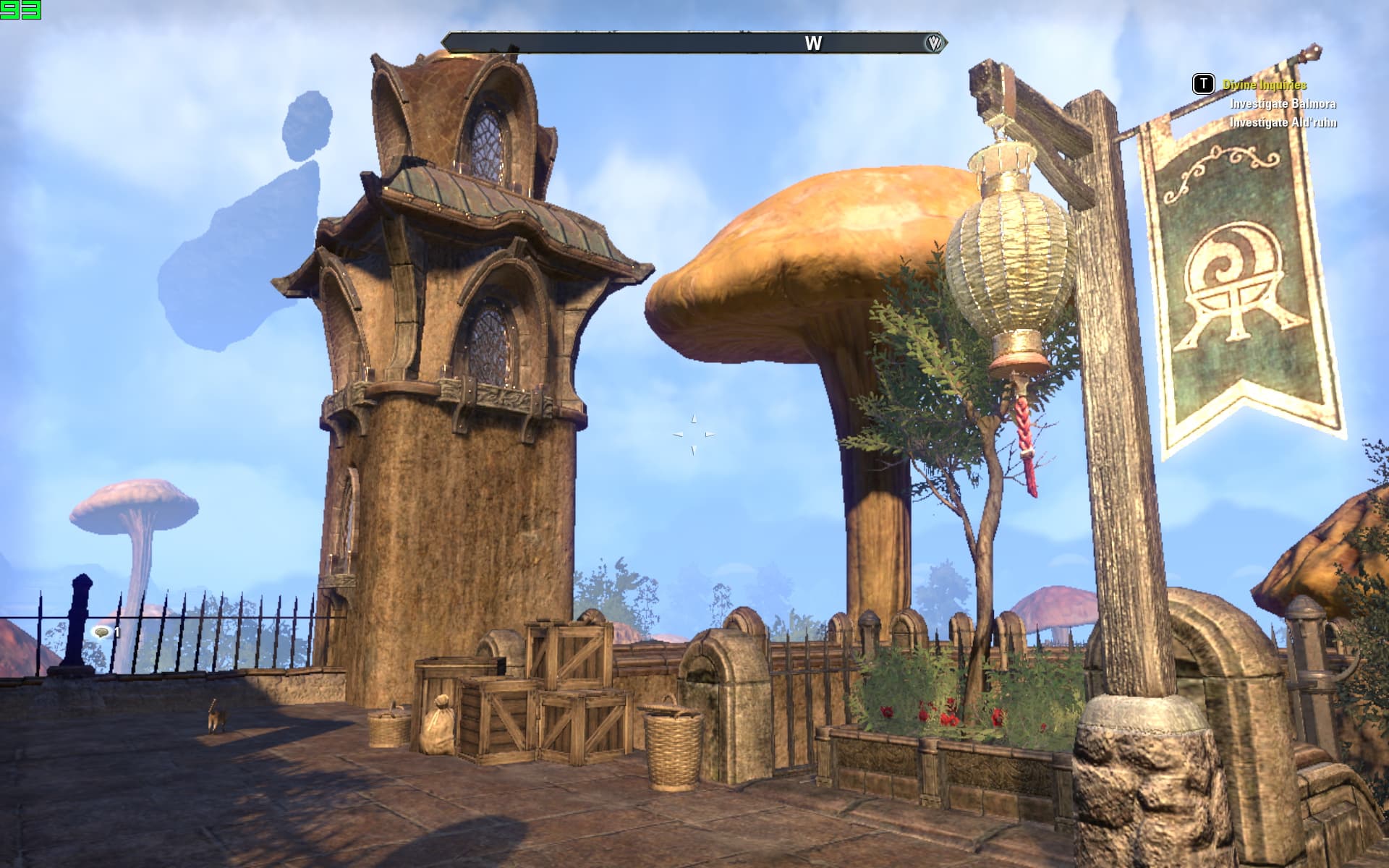Click the Investigate Ald'ruhn objective

1283,122
